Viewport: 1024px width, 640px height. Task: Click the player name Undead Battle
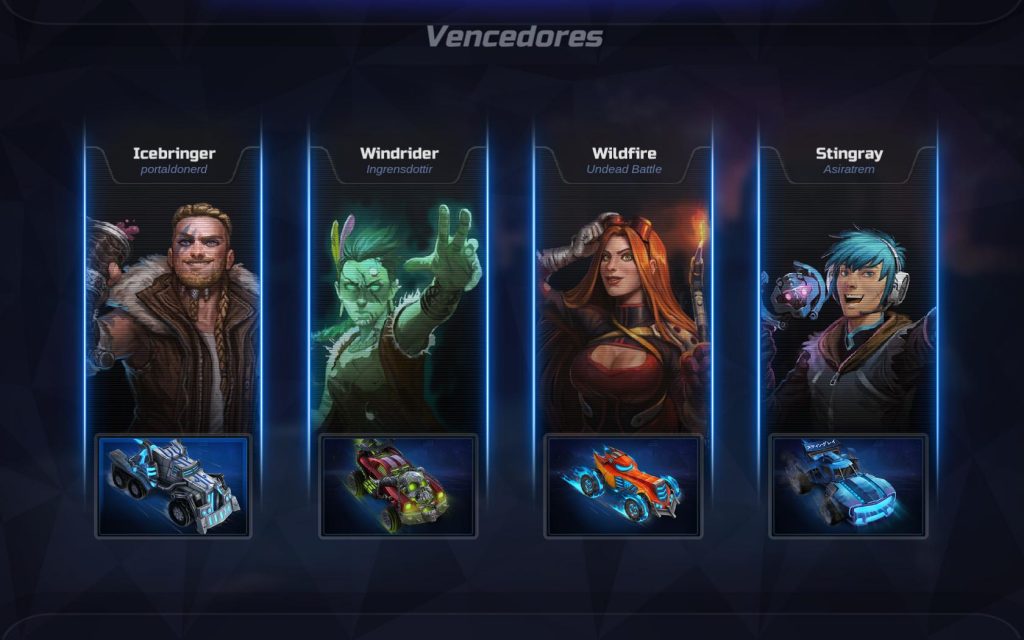[x=624, y=170]
